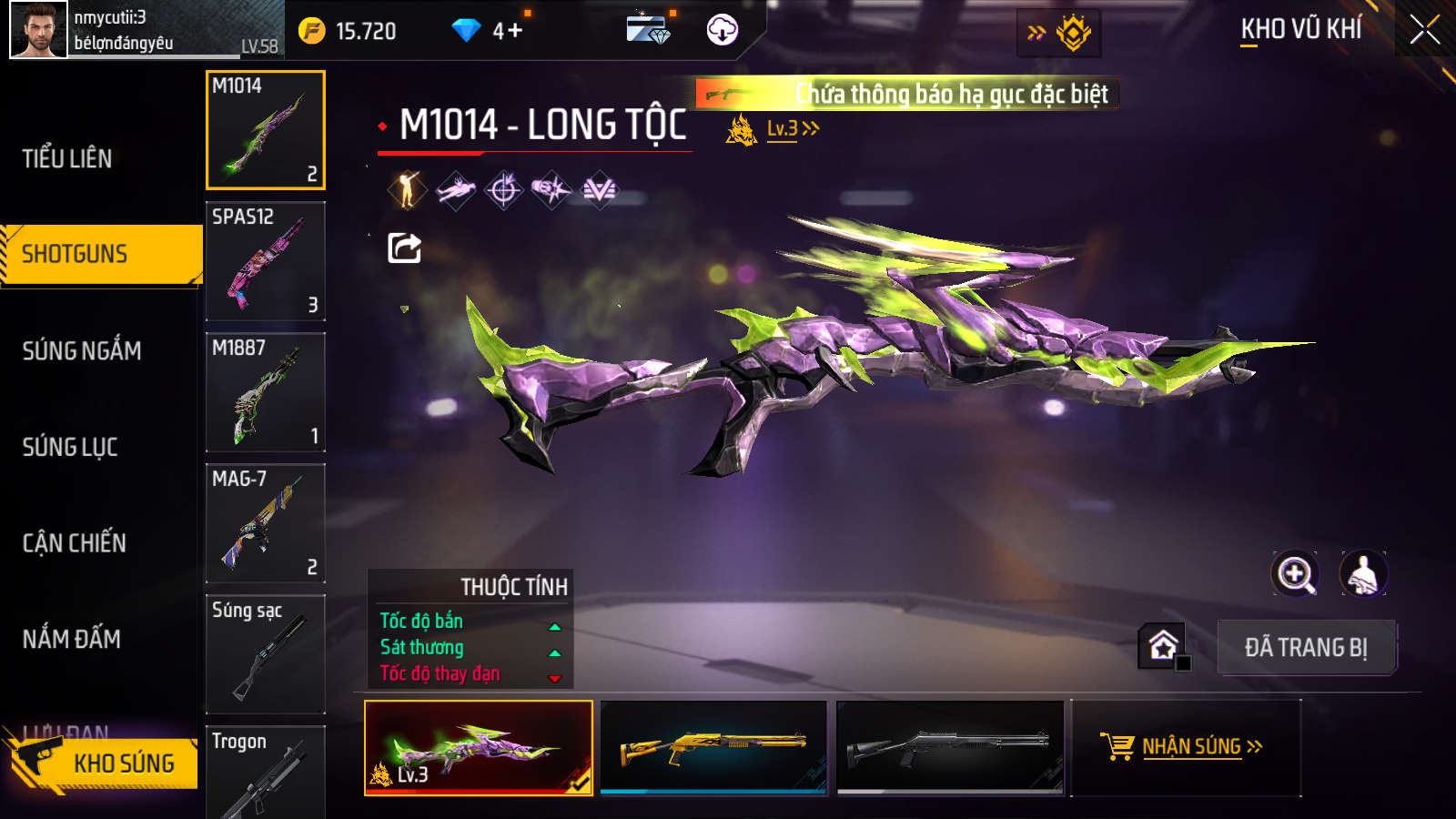Screen dimensions: 1456x819
Task: Open the Nhận Súng shop link
Action: [x=1186, y=747]
